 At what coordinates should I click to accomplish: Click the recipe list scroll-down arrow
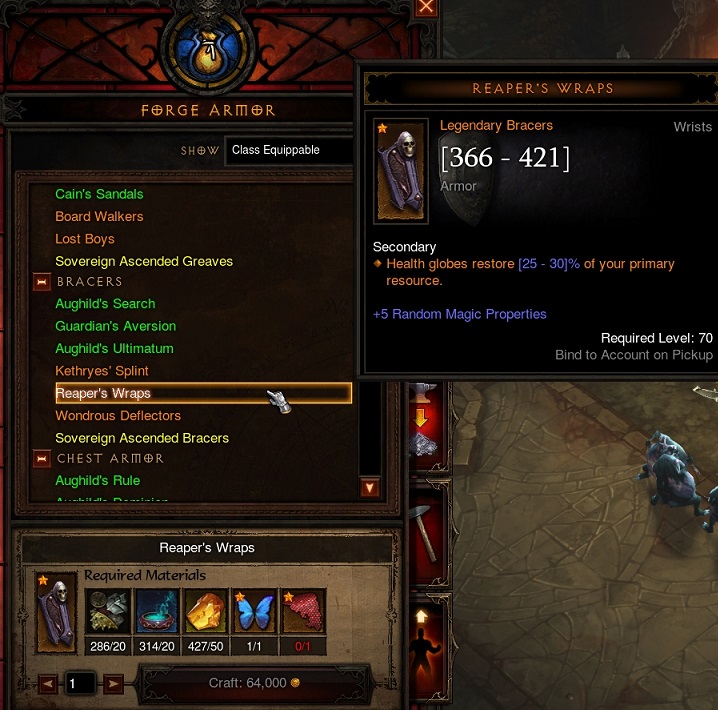click(x=370, y=488)
